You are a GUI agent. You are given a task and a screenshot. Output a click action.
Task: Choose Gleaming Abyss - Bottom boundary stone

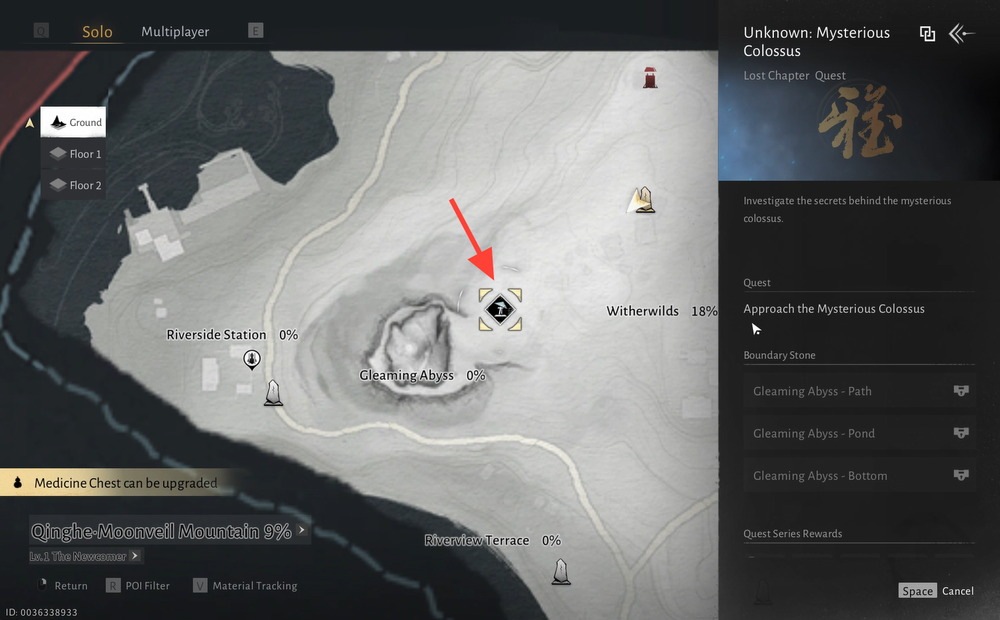(x=859, y=476)
